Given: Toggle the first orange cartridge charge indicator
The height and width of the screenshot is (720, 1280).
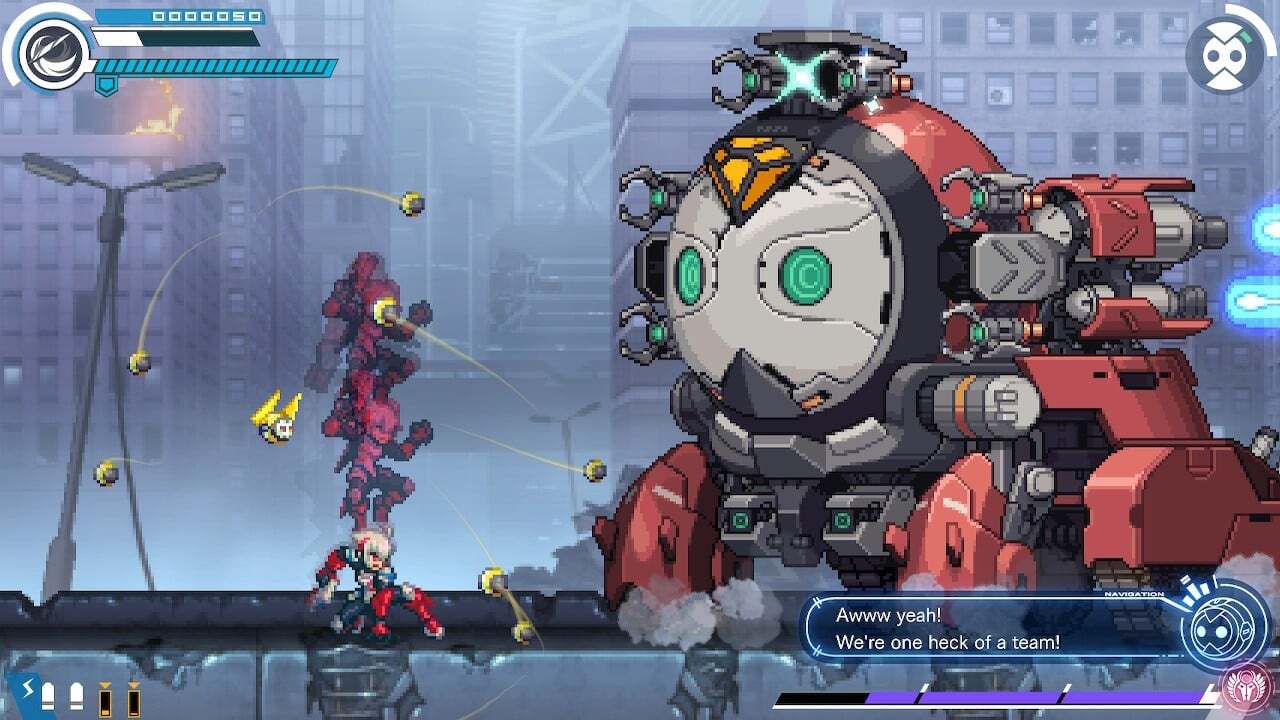Looking at the screenshot, I should pyautogui.click(x=105, y=702).
